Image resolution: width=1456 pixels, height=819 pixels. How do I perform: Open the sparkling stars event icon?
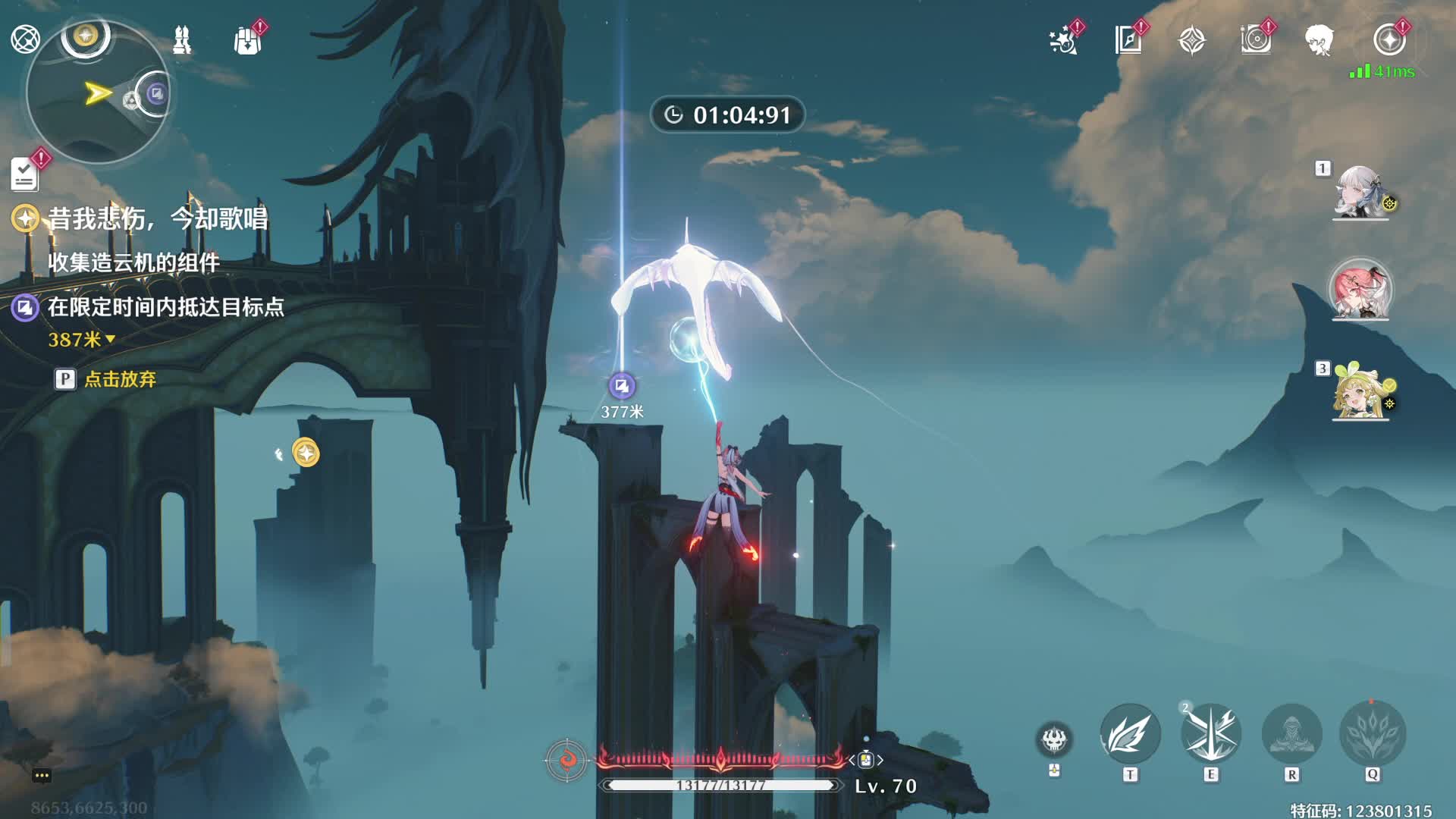tap(1063, 41)
